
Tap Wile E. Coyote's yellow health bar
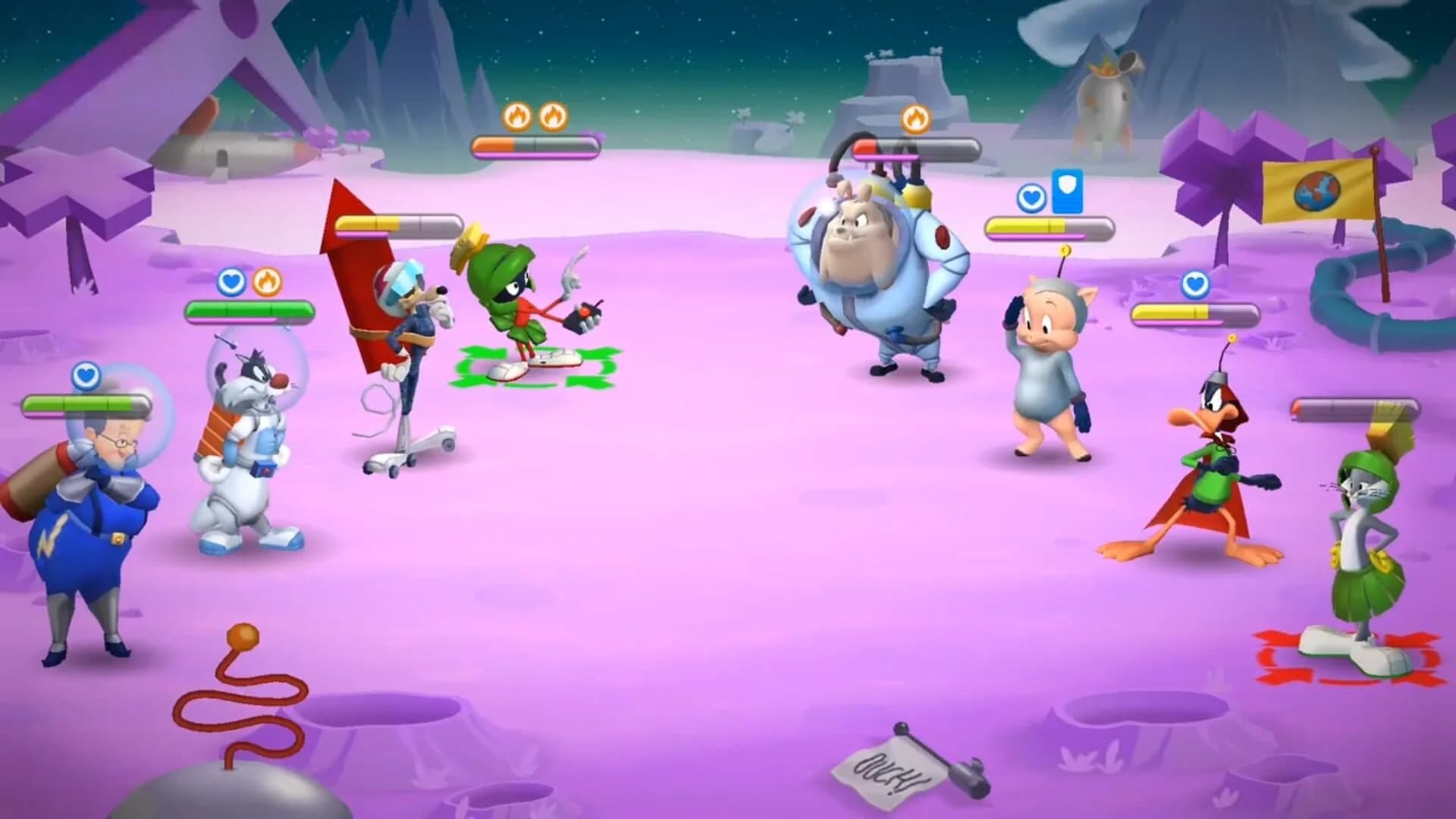tap(394, 224)
